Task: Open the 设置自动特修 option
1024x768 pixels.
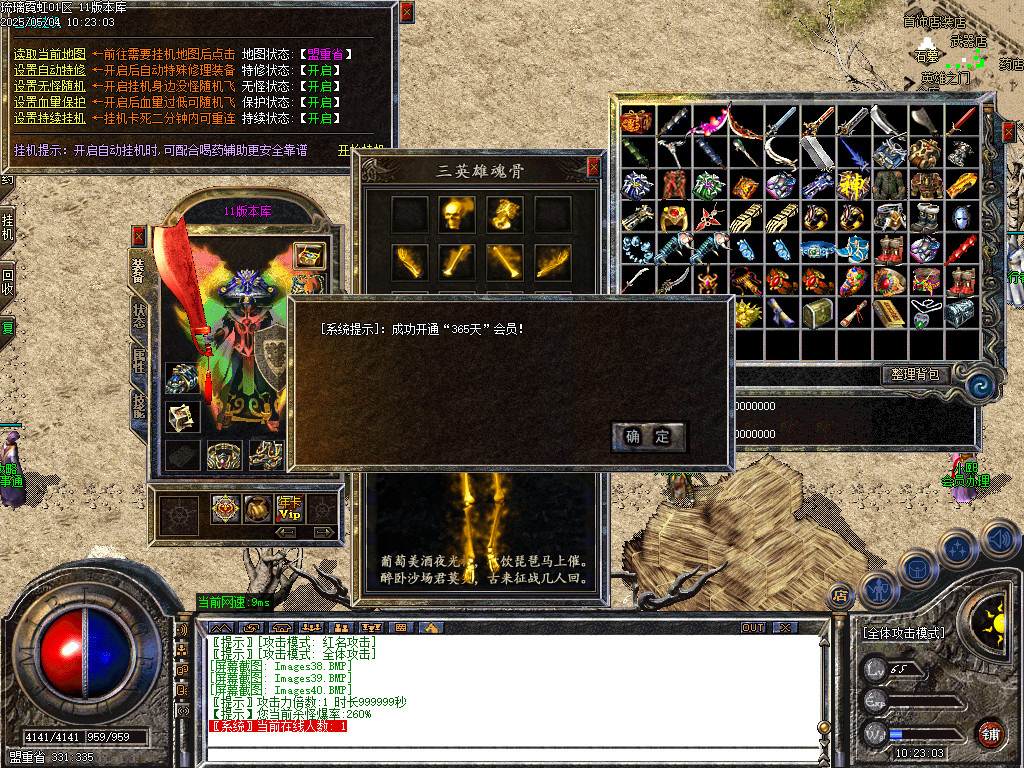Action: [49, 70]
